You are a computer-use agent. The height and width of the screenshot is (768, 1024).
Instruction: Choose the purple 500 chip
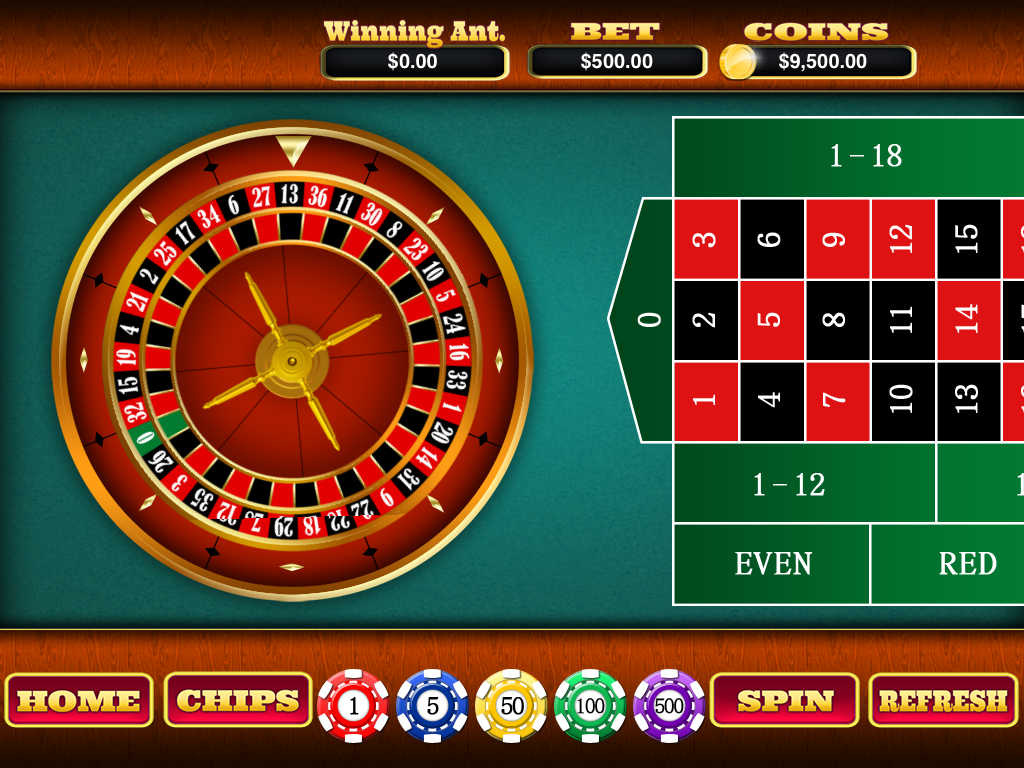coord(669,706)
